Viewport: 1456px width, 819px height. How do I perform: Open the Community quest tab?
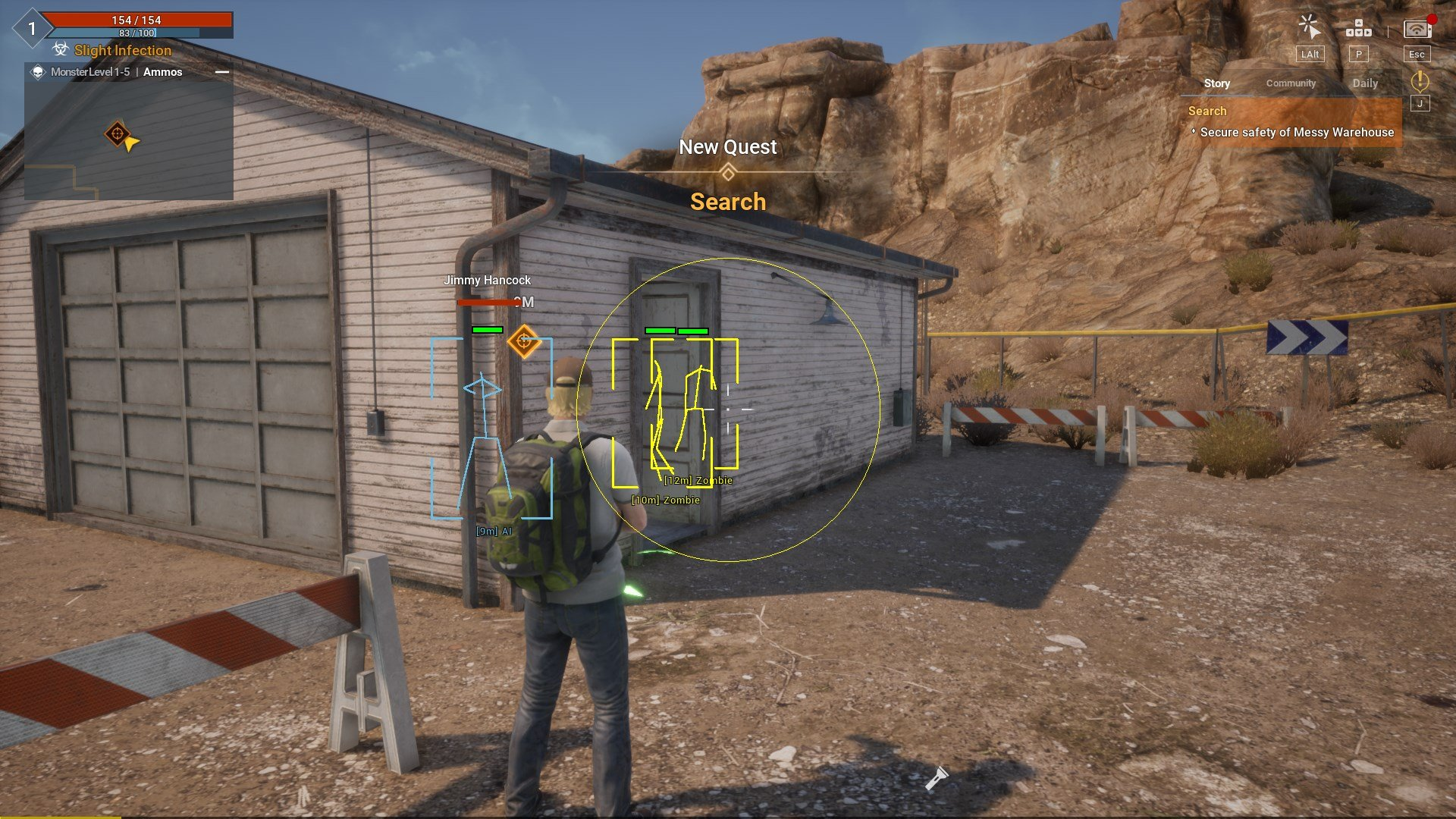pyautogui.click(x=1291, y=83)
